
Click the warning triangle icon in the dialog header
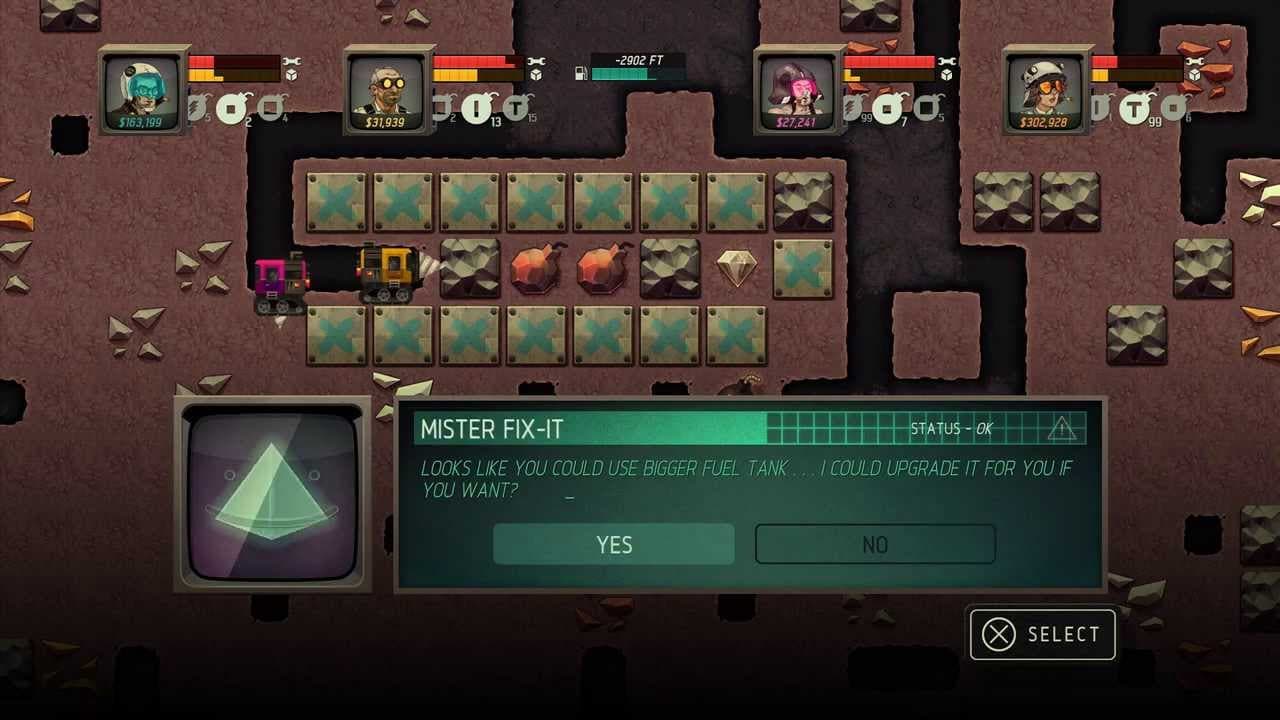click(1063, 427)
